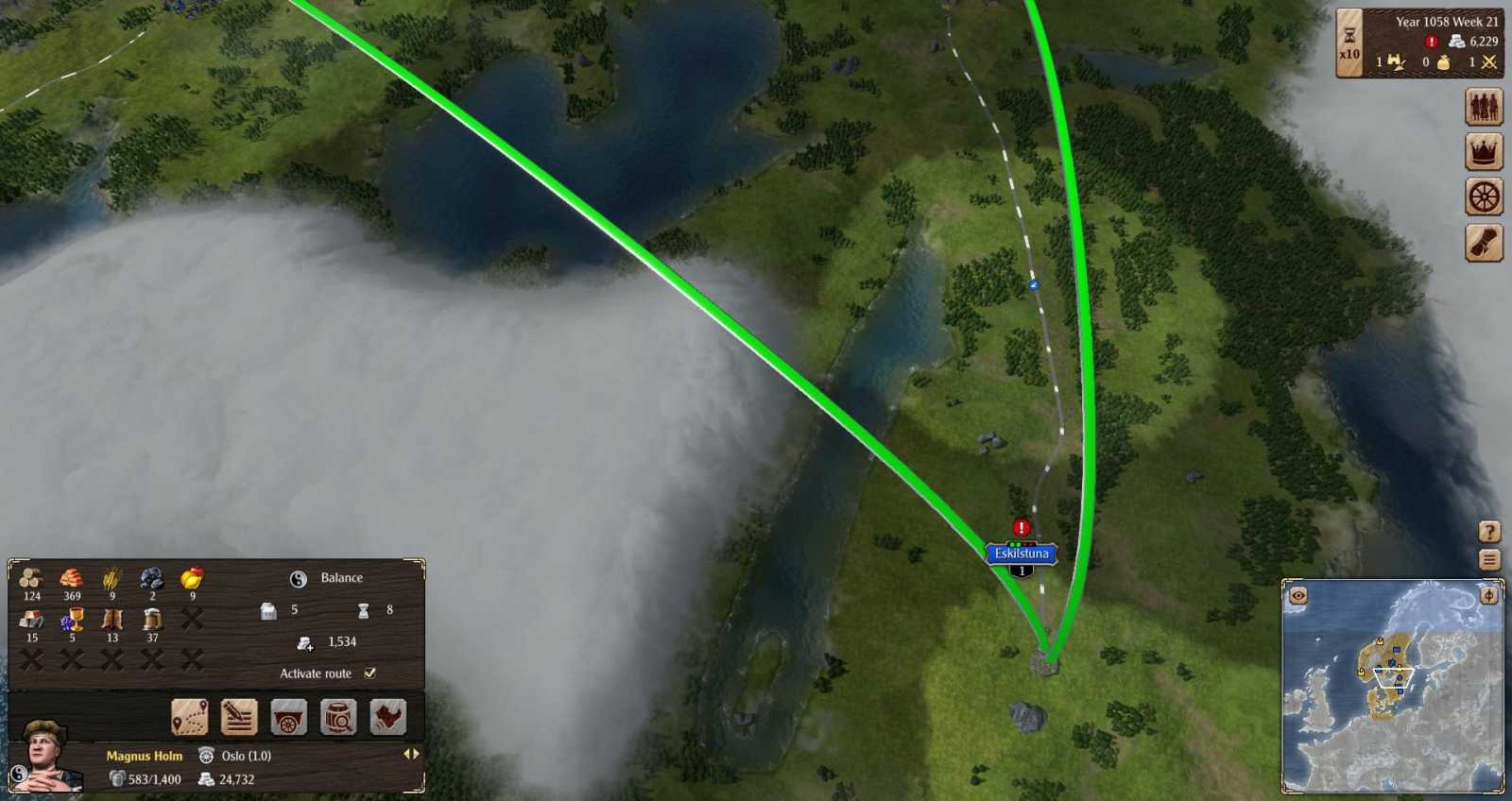Open the scroll diplomacy icon on the sidebar
1512x801 pixels.
(1484, 245)
